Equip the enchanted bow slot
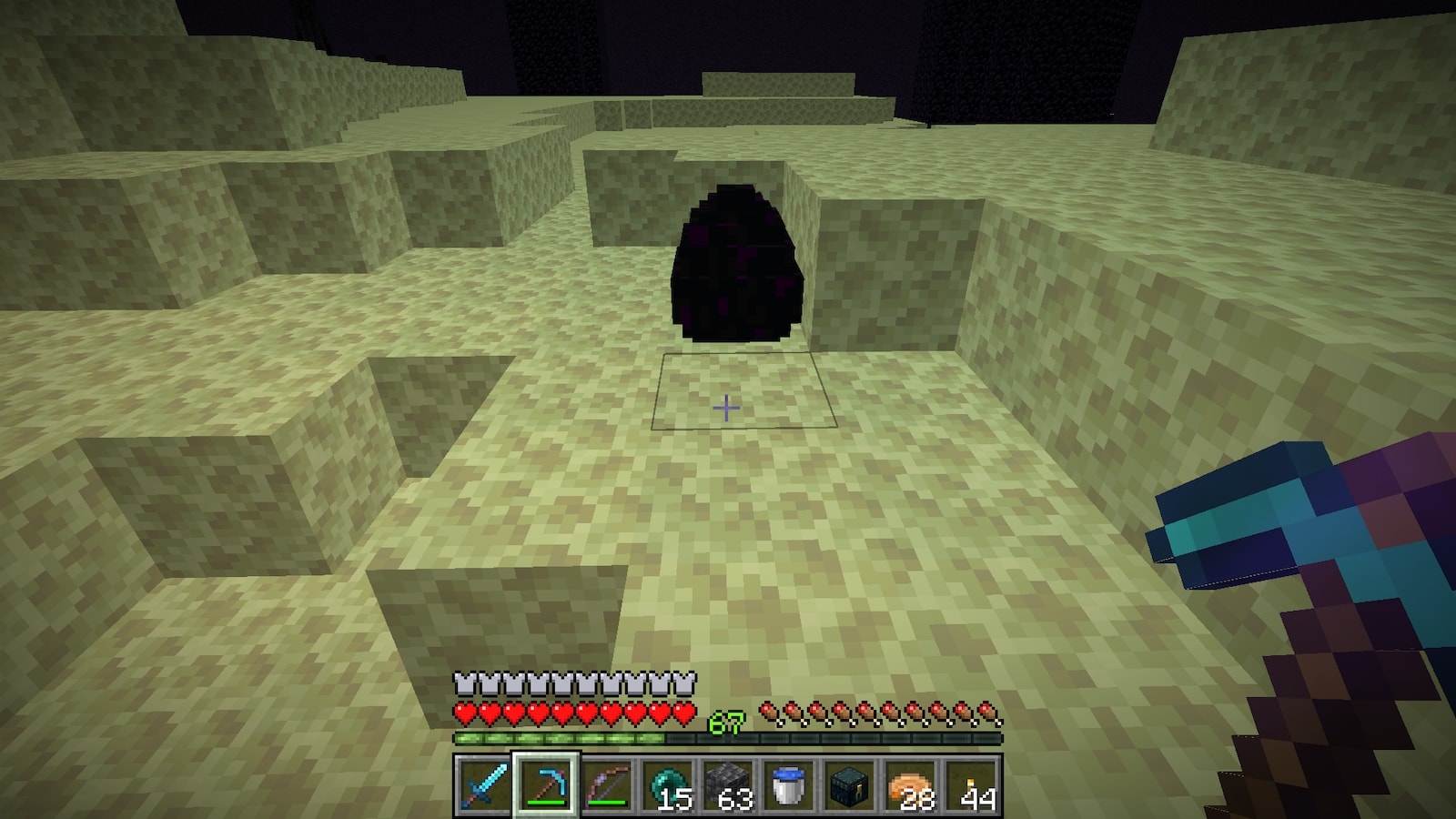Image resolution: width=1456 pixels, height=819 pixels. pos(606,784)
